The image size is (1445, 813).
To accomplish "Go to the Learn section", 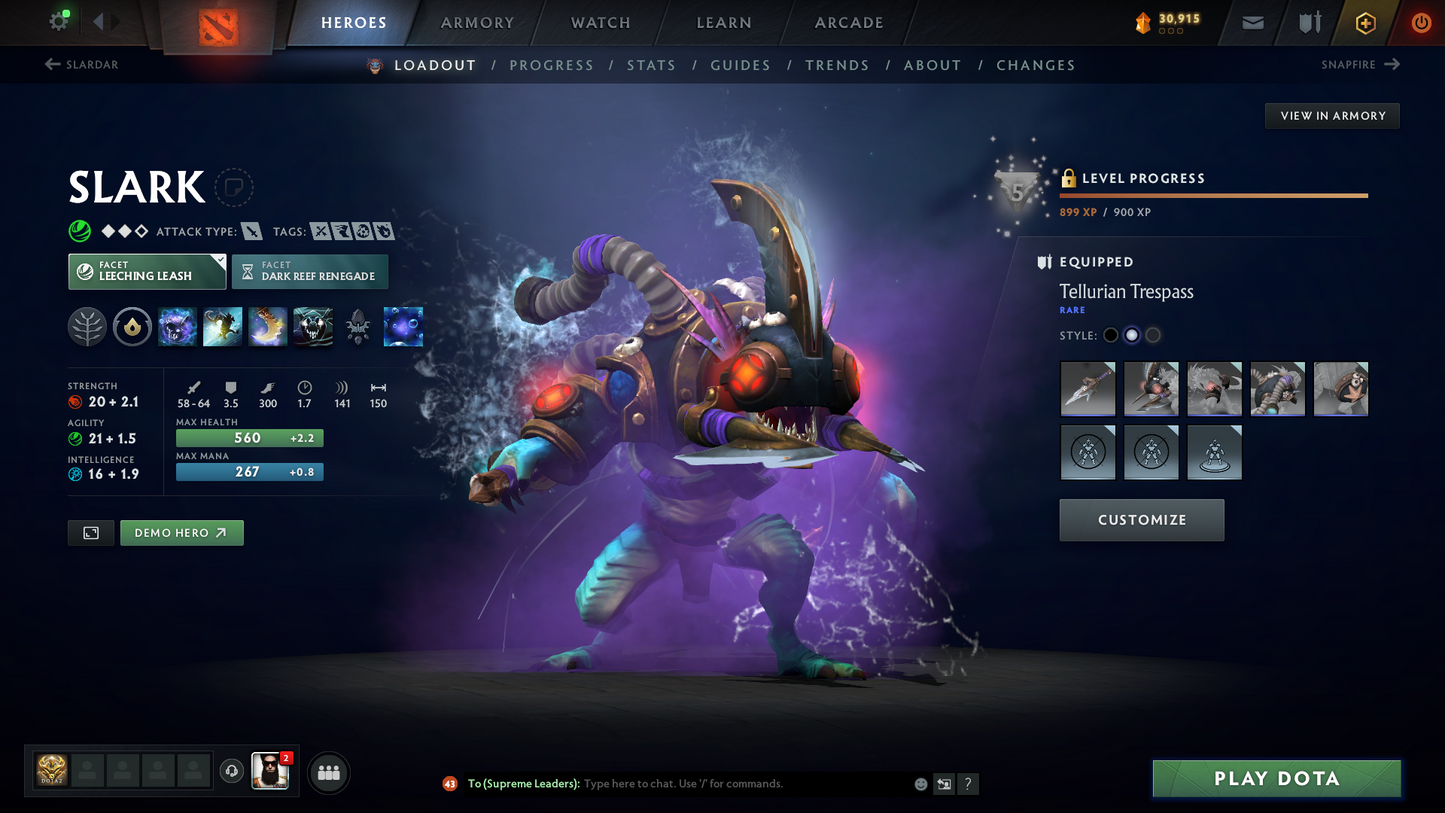I will 724,23.
